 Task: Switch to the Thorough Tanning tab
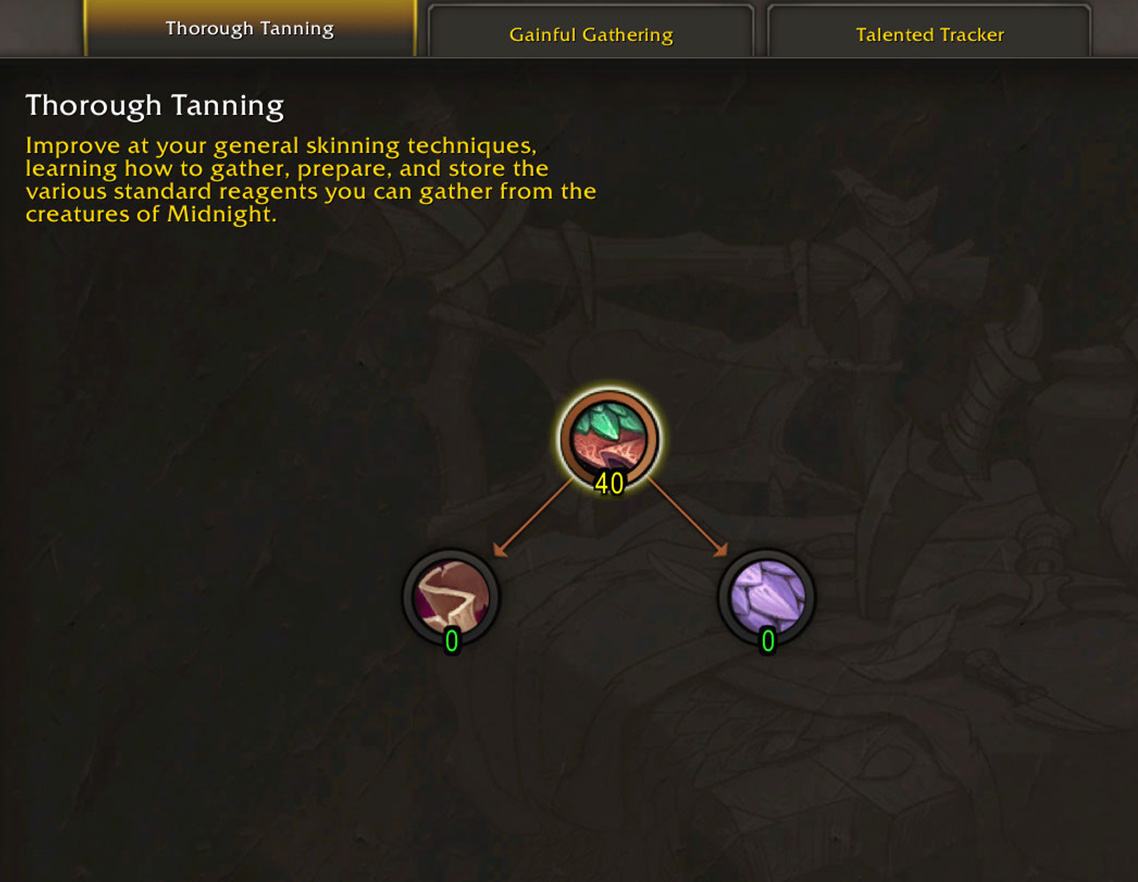(x=249, y=29)
